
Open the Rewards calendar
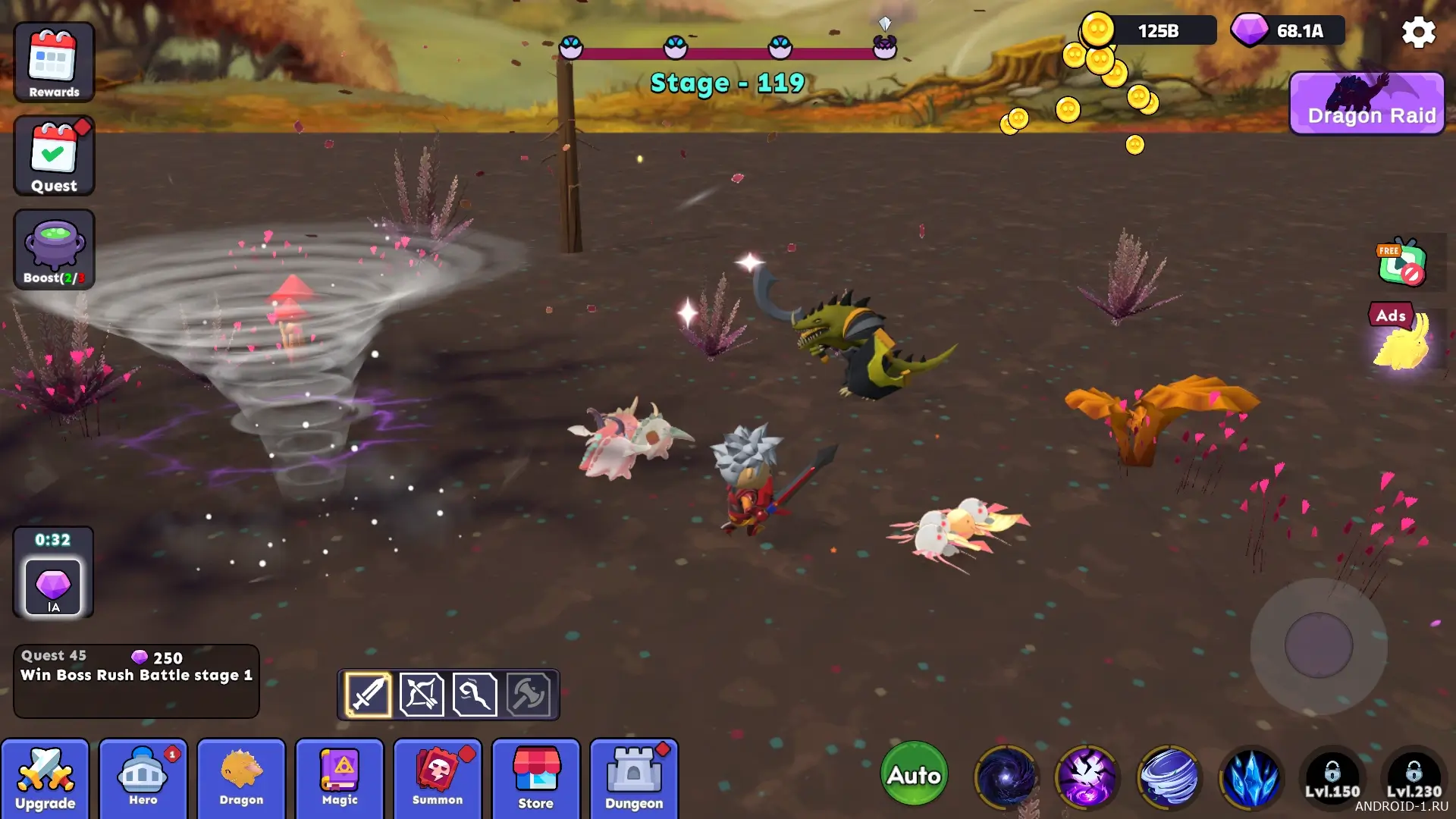[x=54, y=62]
